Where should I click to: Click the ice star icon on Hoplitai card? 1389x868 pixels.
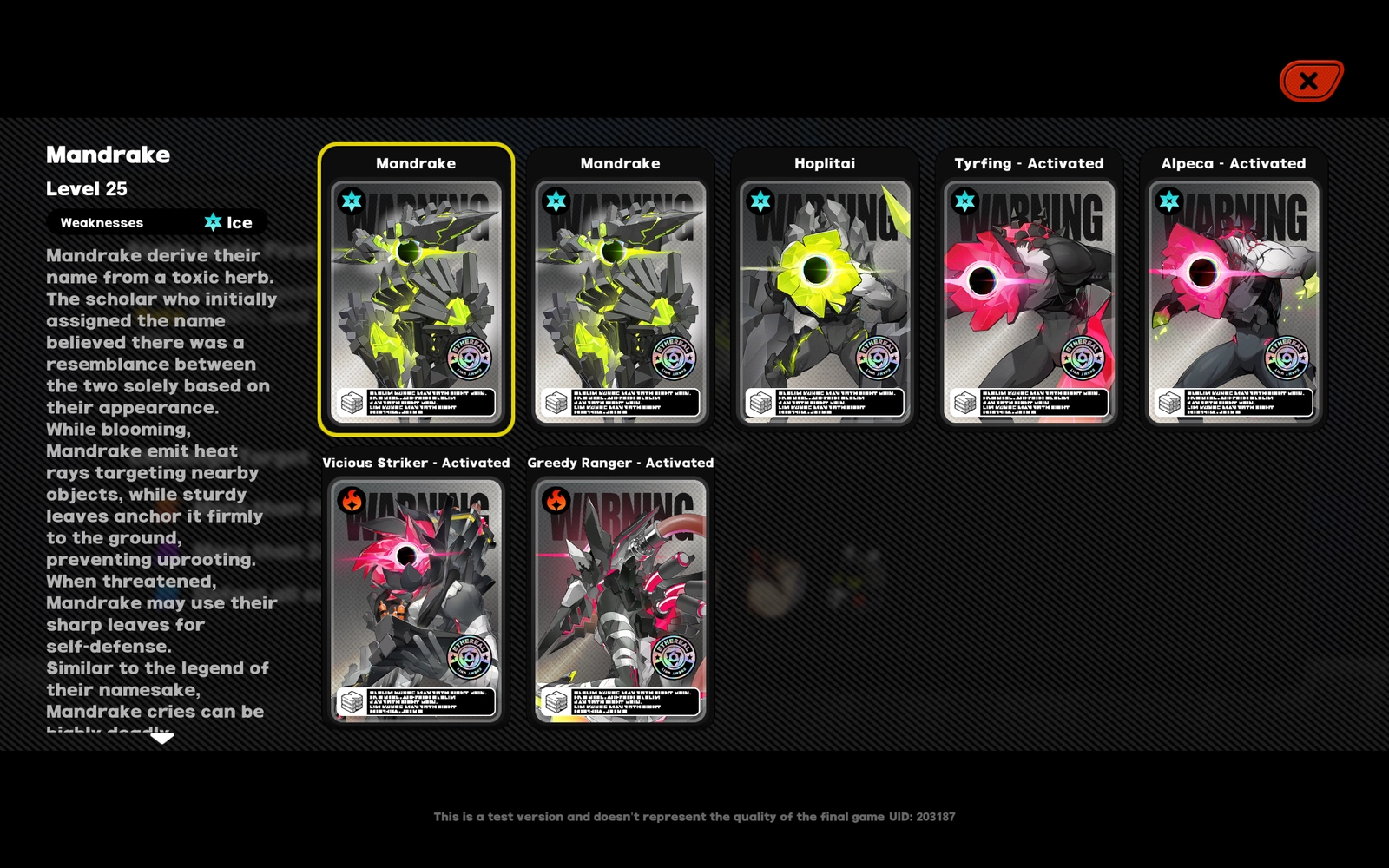tap(759, 200)
